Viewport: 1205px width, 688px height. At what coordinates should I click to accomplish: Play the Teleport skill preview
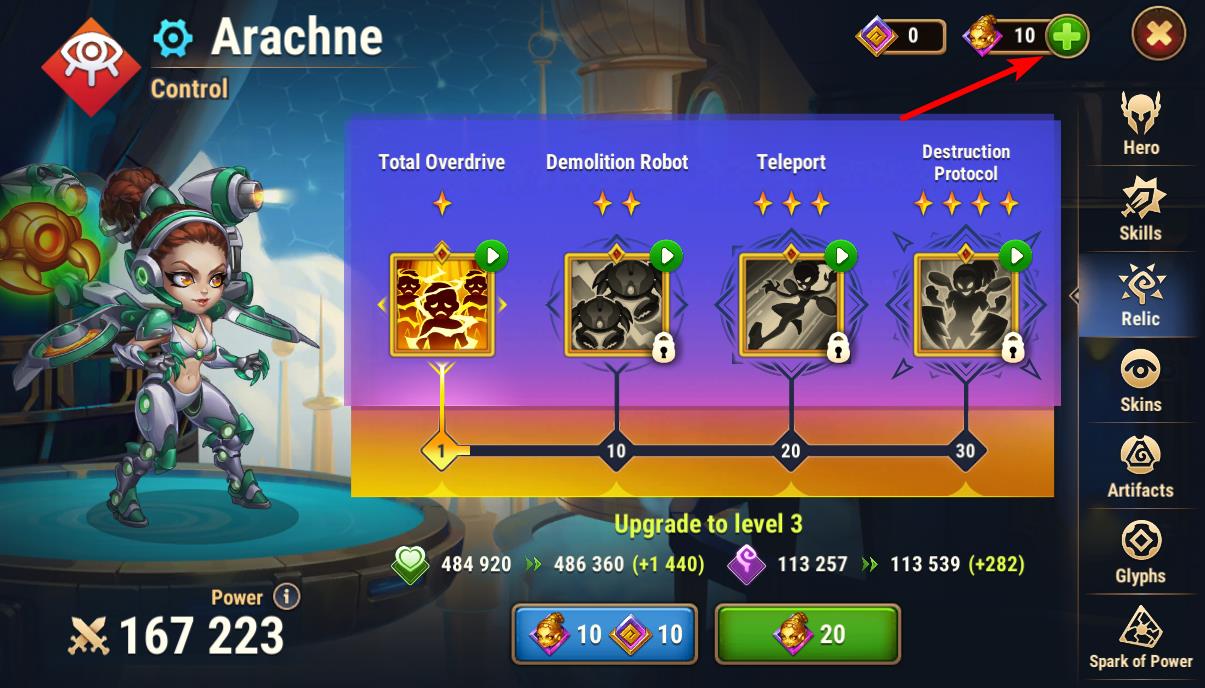(x=841, y=256)
